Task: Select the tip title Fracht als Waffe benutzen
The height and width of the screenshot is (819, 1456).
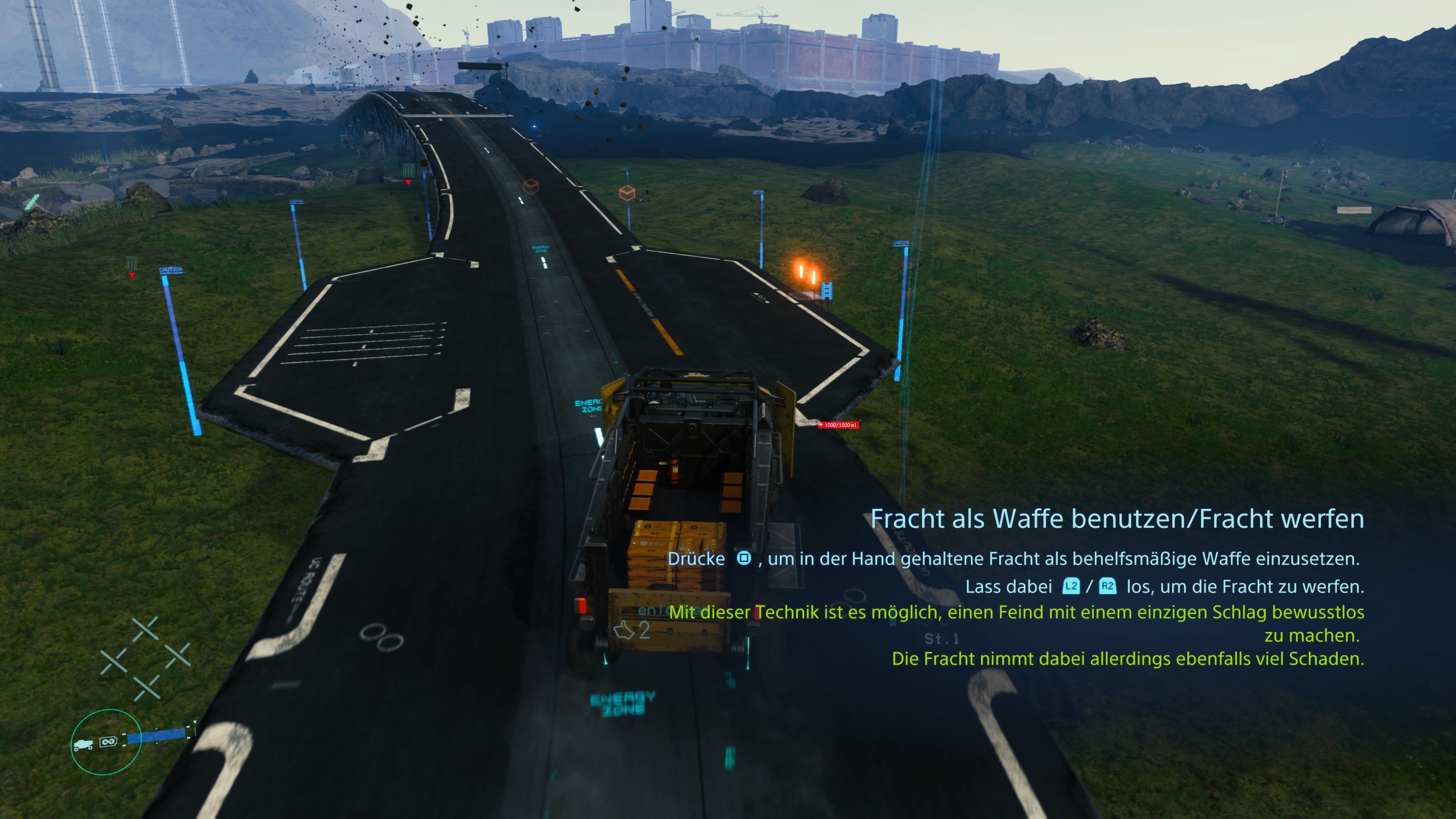Action: pos(1117,519)
